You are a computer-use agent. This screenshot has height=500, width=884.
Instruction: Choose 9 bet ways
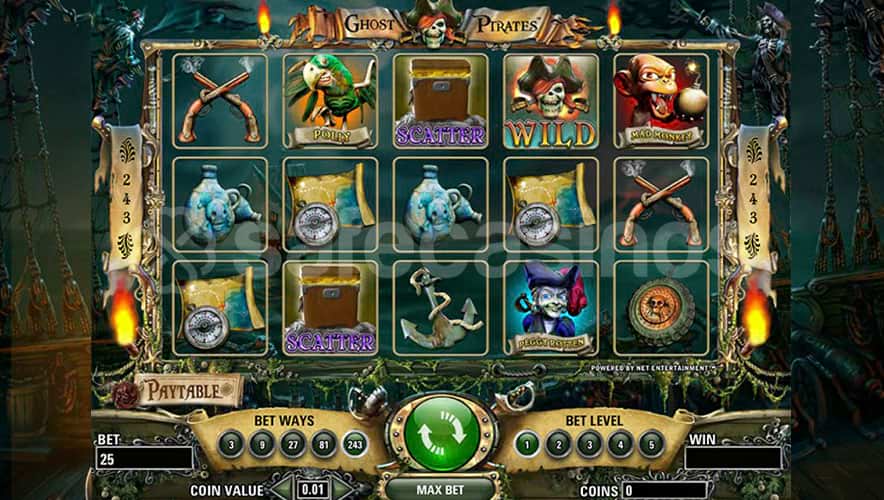coord(260,444)
